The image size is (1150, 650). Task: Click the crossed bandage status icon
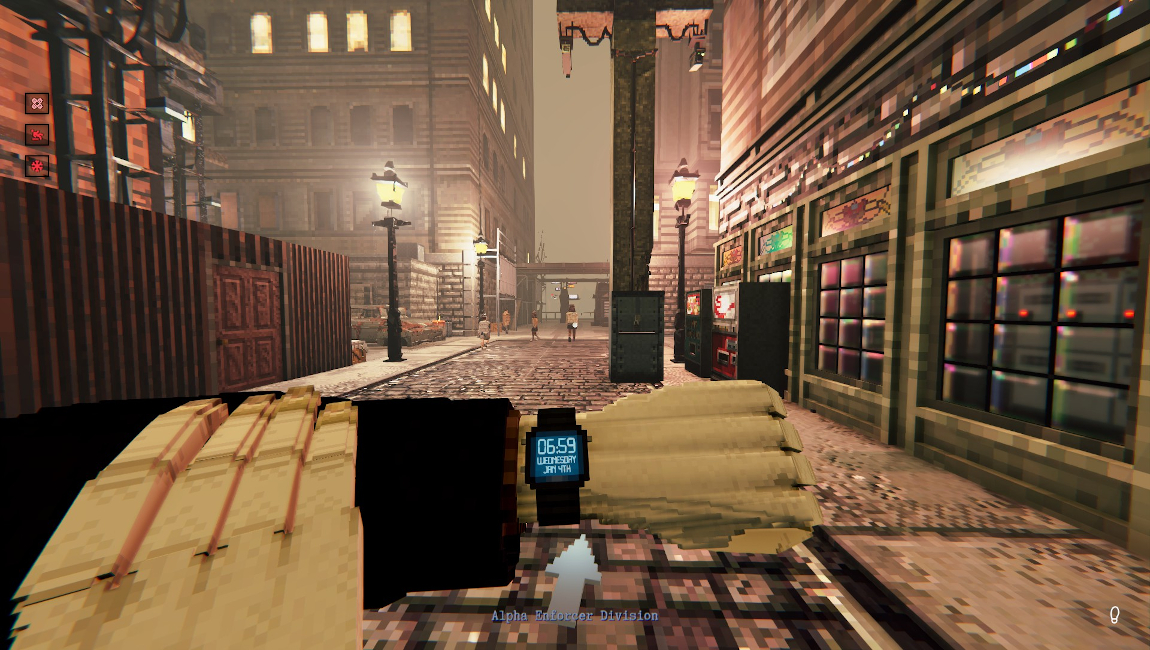pyautogui.click(x=37, y=103)
